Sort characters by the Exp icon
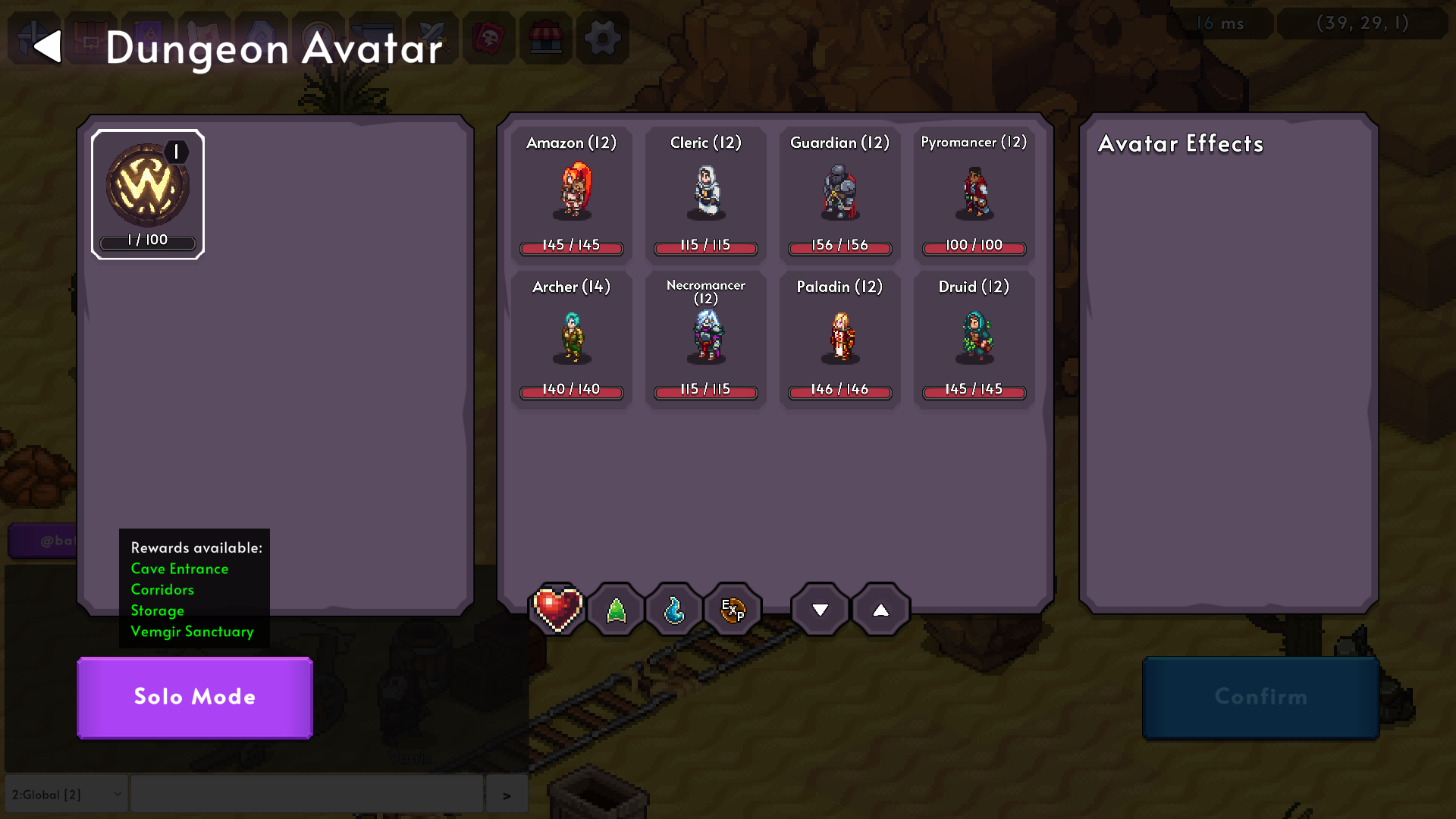This screenshot has height=819, width=1456. click(732, 609)
